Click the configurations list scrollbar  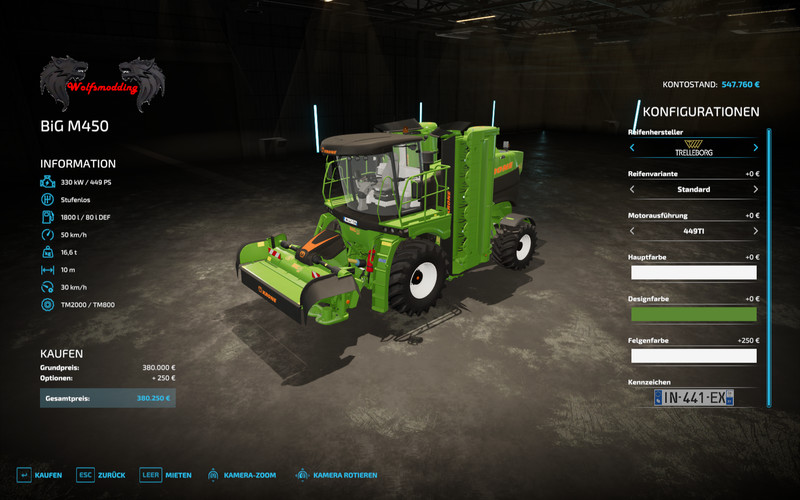click(769, 267)
